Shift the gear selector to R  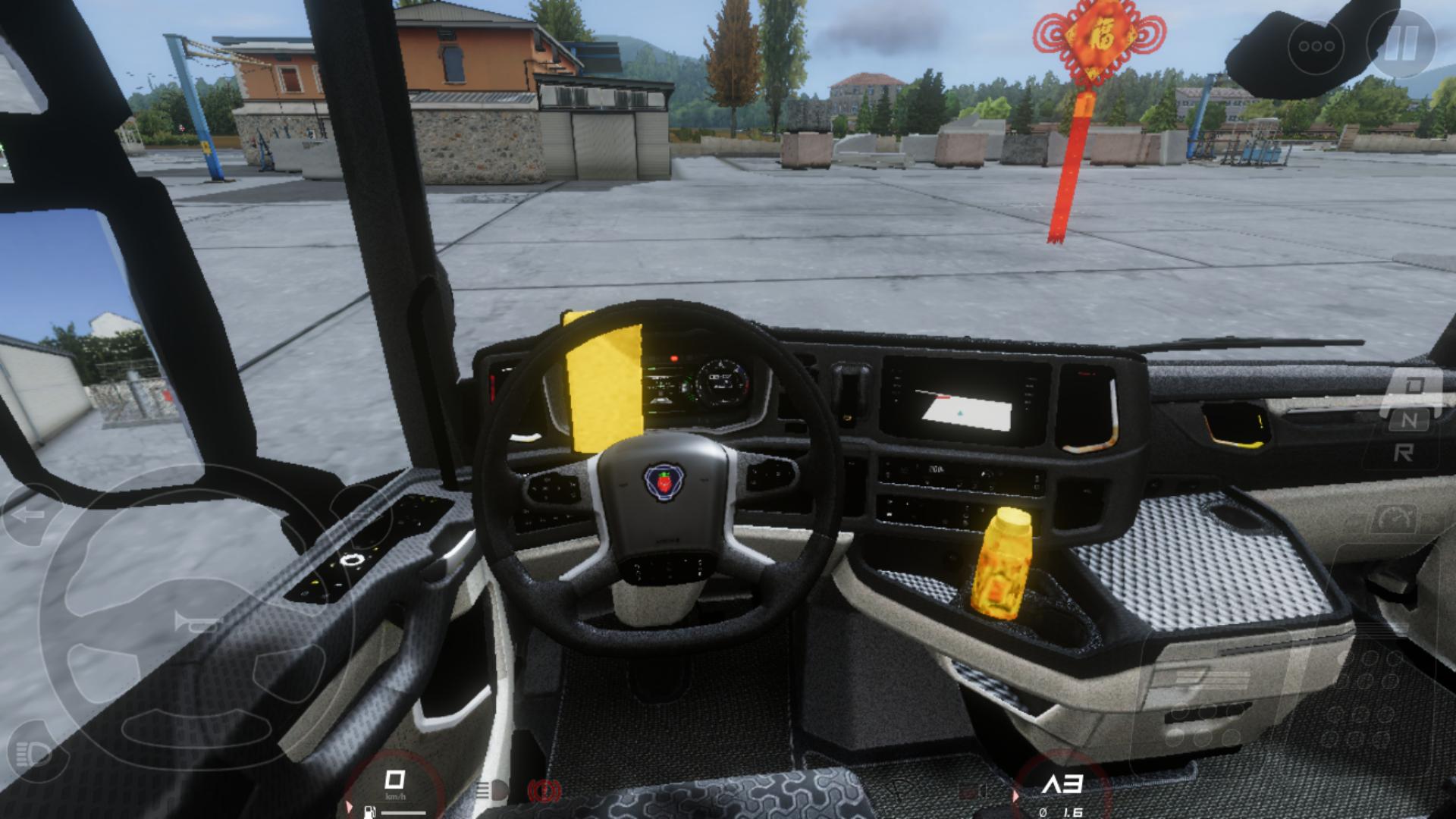(x=1404, y=453)
